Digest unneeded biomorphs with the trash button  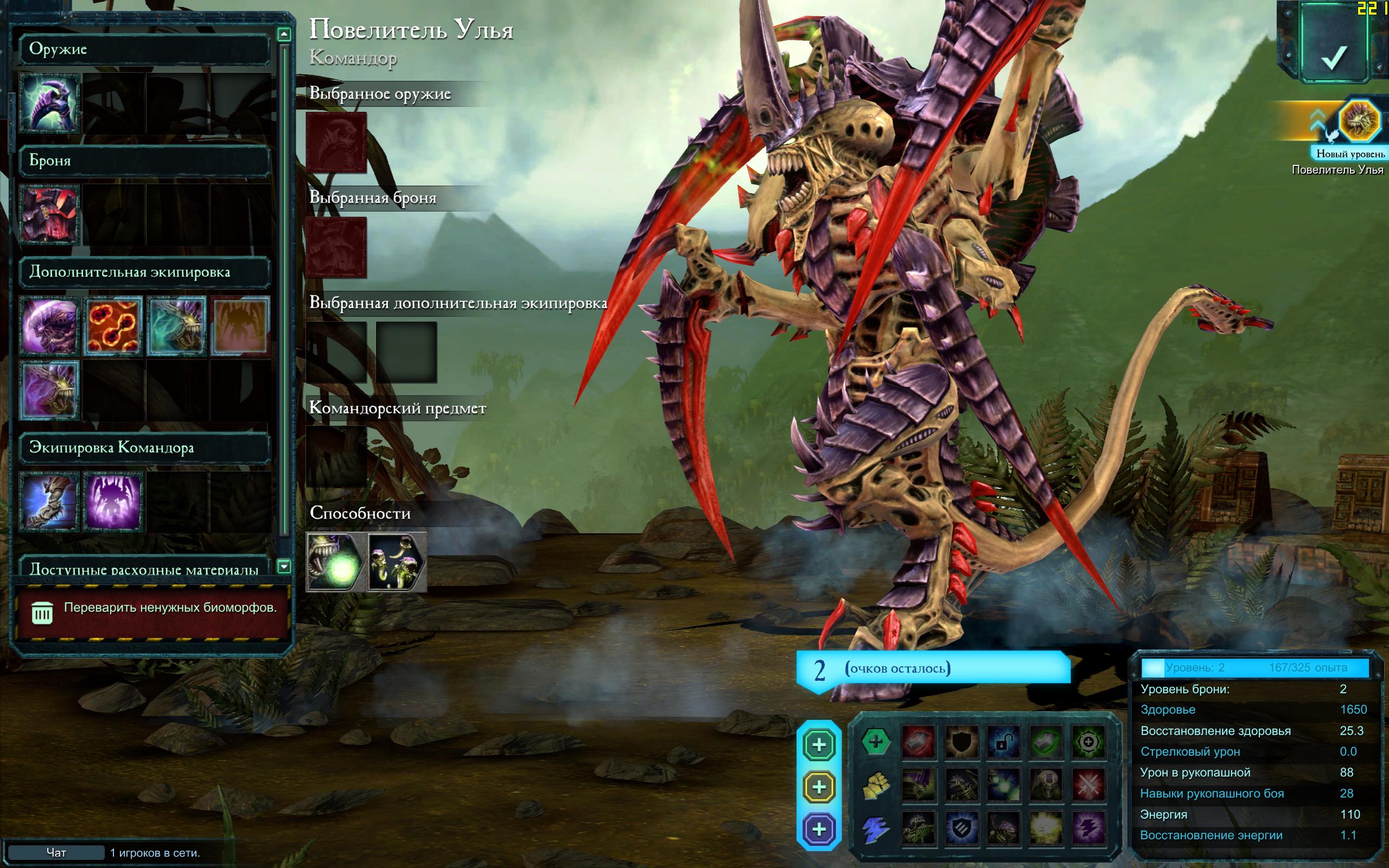point(42,613)
